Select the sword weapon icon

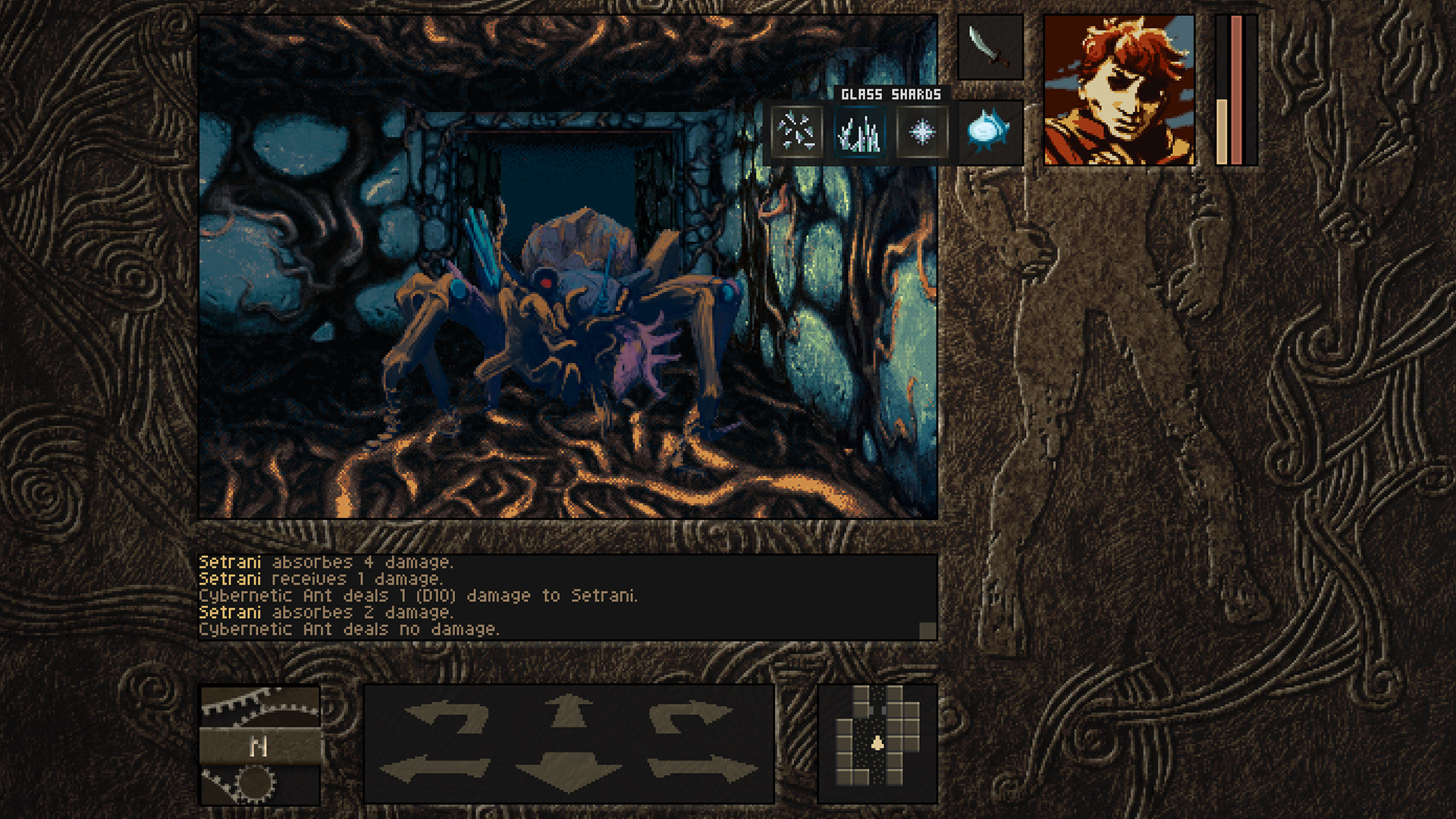click(988, 48)
